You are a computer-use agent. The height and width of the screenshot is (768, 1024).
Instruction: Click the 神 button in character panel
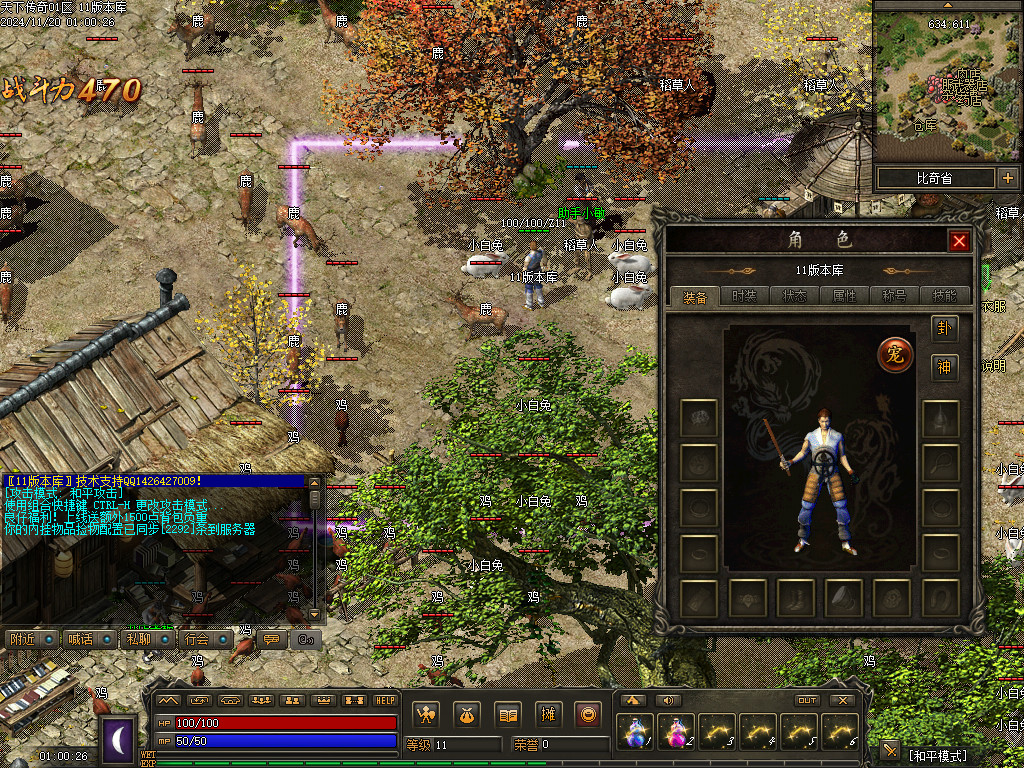click(944, 367)
